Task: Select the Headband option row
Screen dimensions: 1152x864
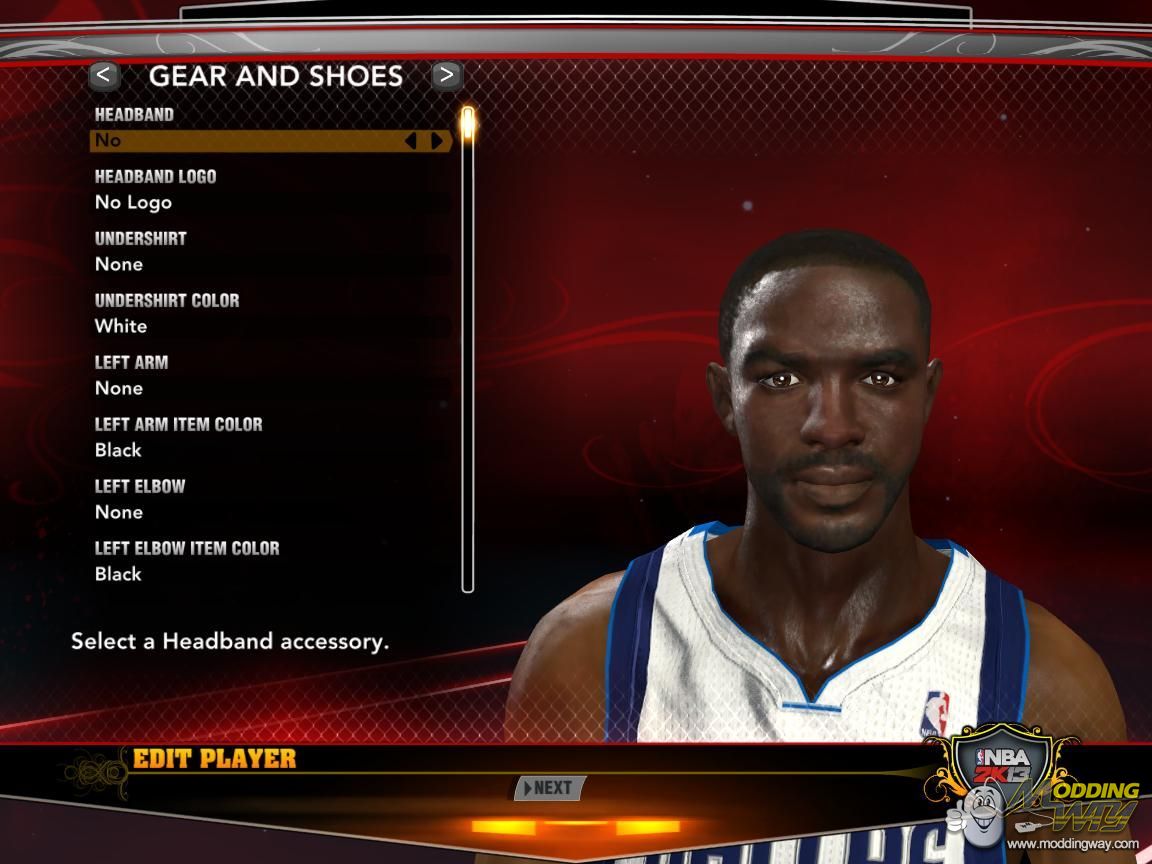Action: 250,141
